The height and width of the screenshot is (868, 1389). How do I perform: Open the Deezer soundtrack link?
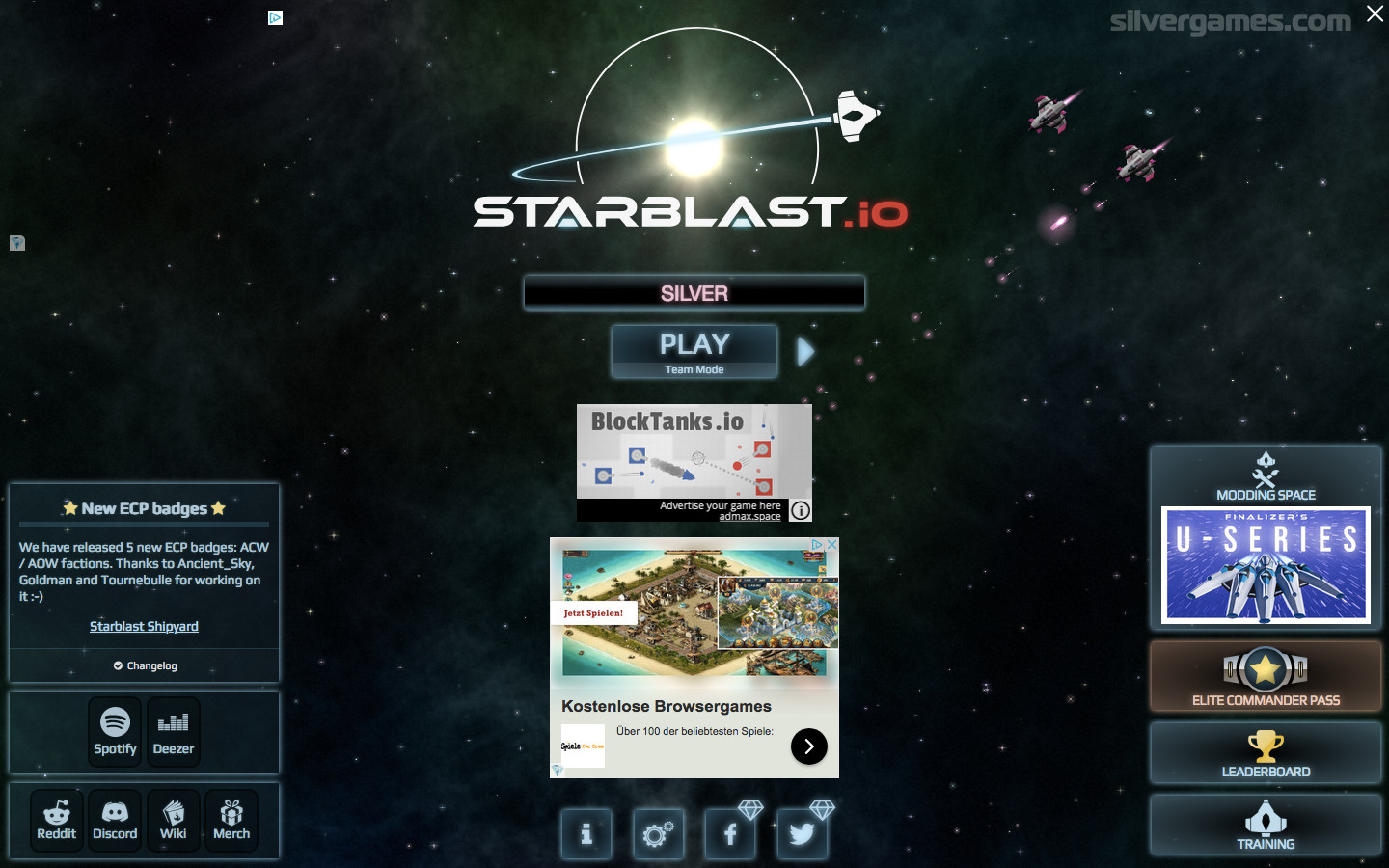pos(174,732)
